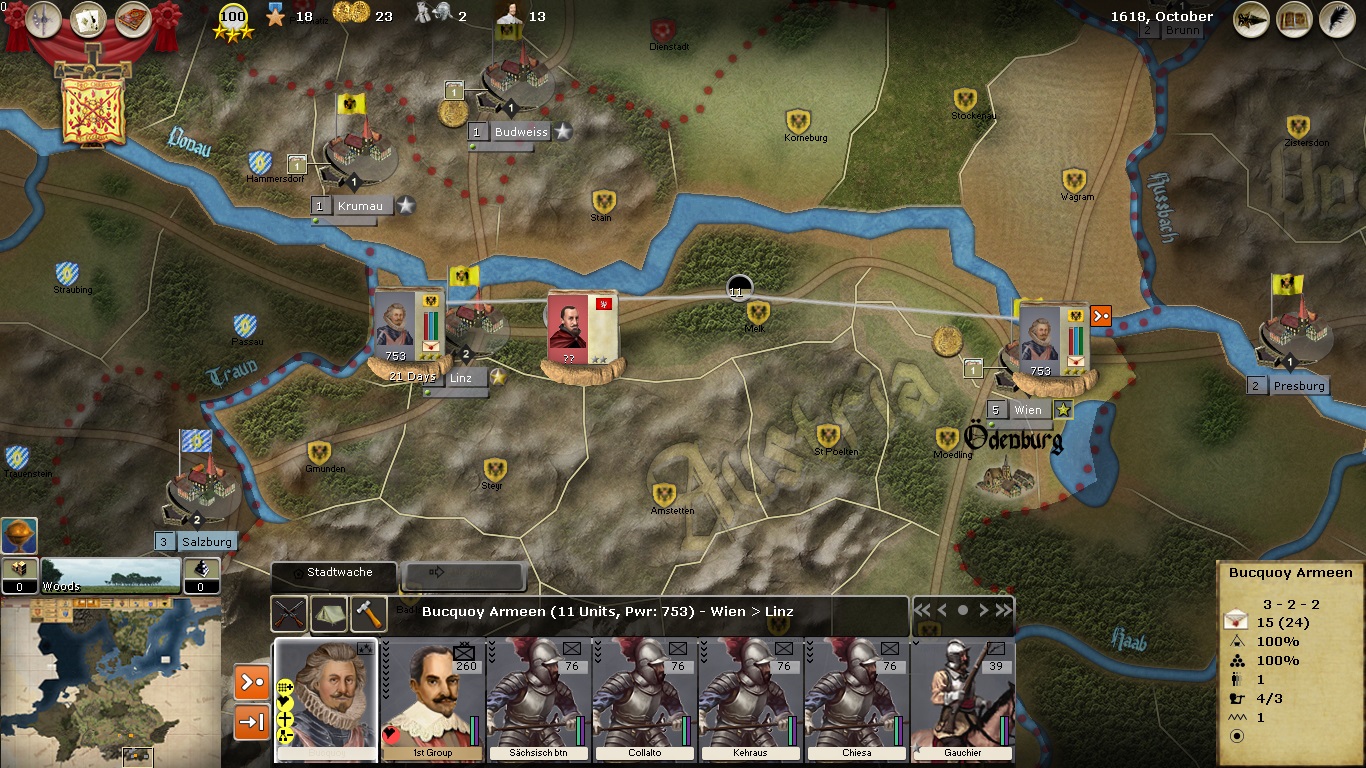Click the feather quill icon
1366x768 pixels.
tap(1335, 20)
